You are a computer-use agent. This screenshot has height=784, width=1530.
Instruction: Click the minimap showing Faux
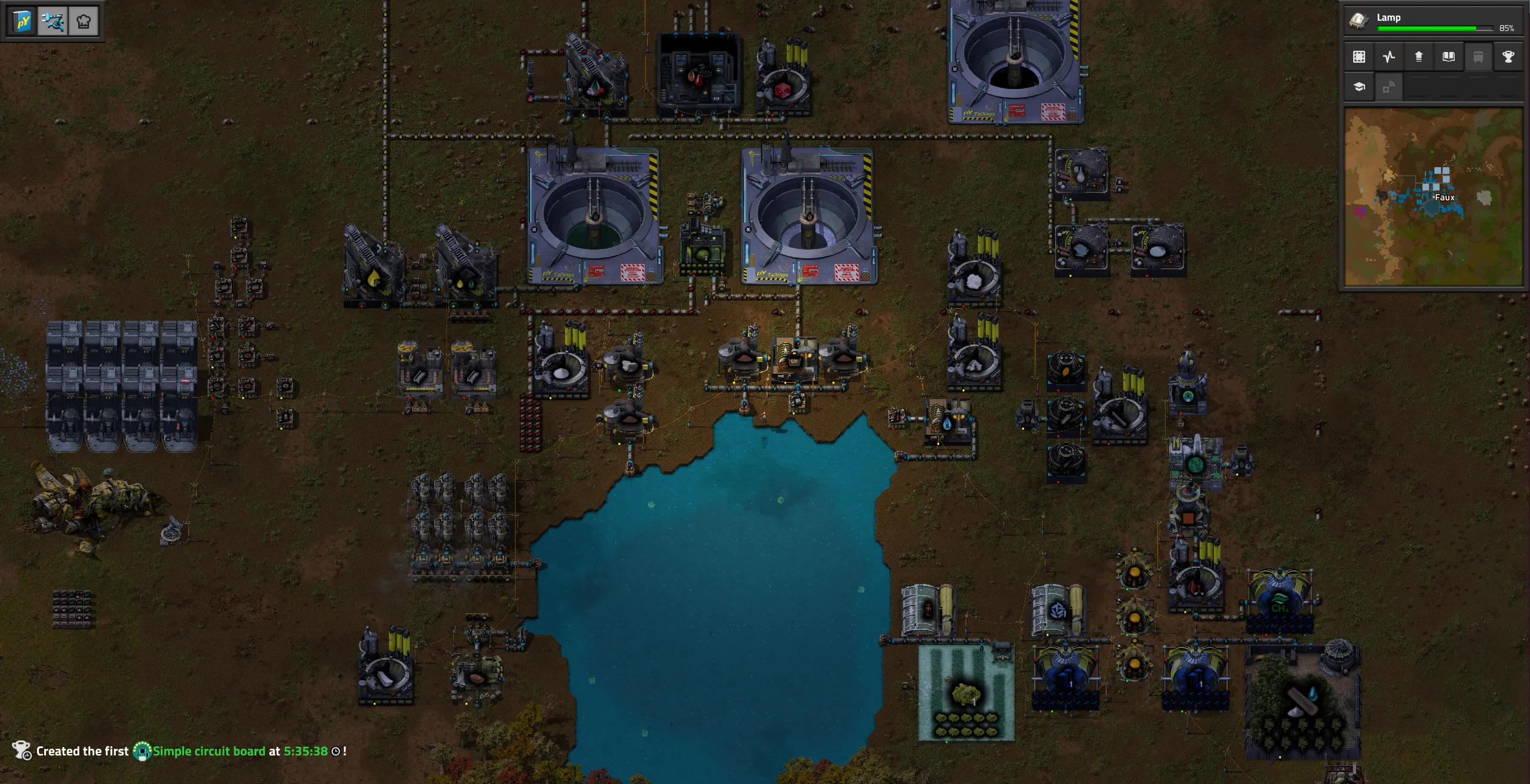pos(1433,197)
